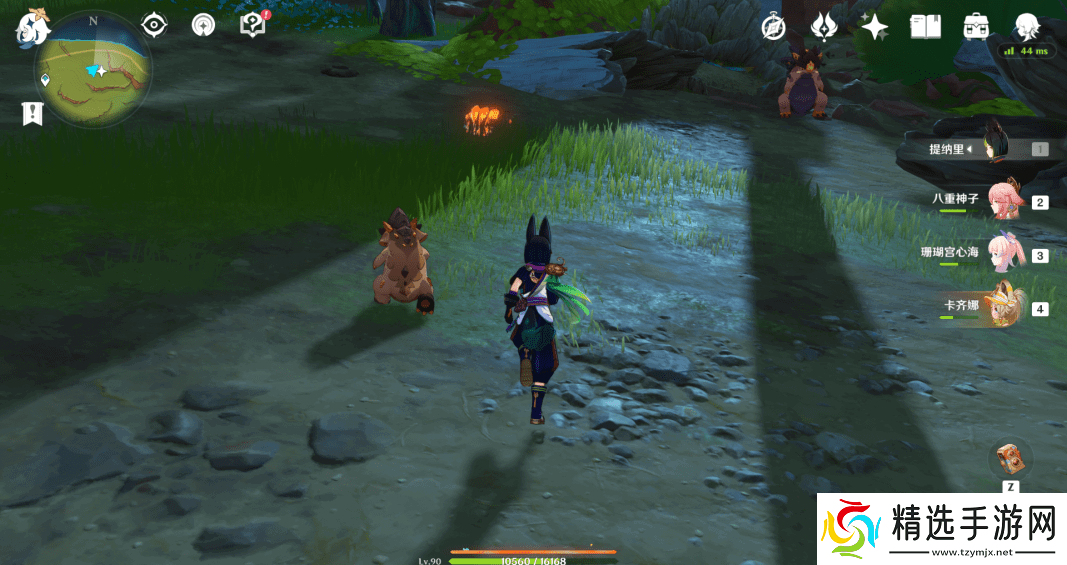The image size is (1067, 565).
Task: Open the circular minimap
Action: 94,70
